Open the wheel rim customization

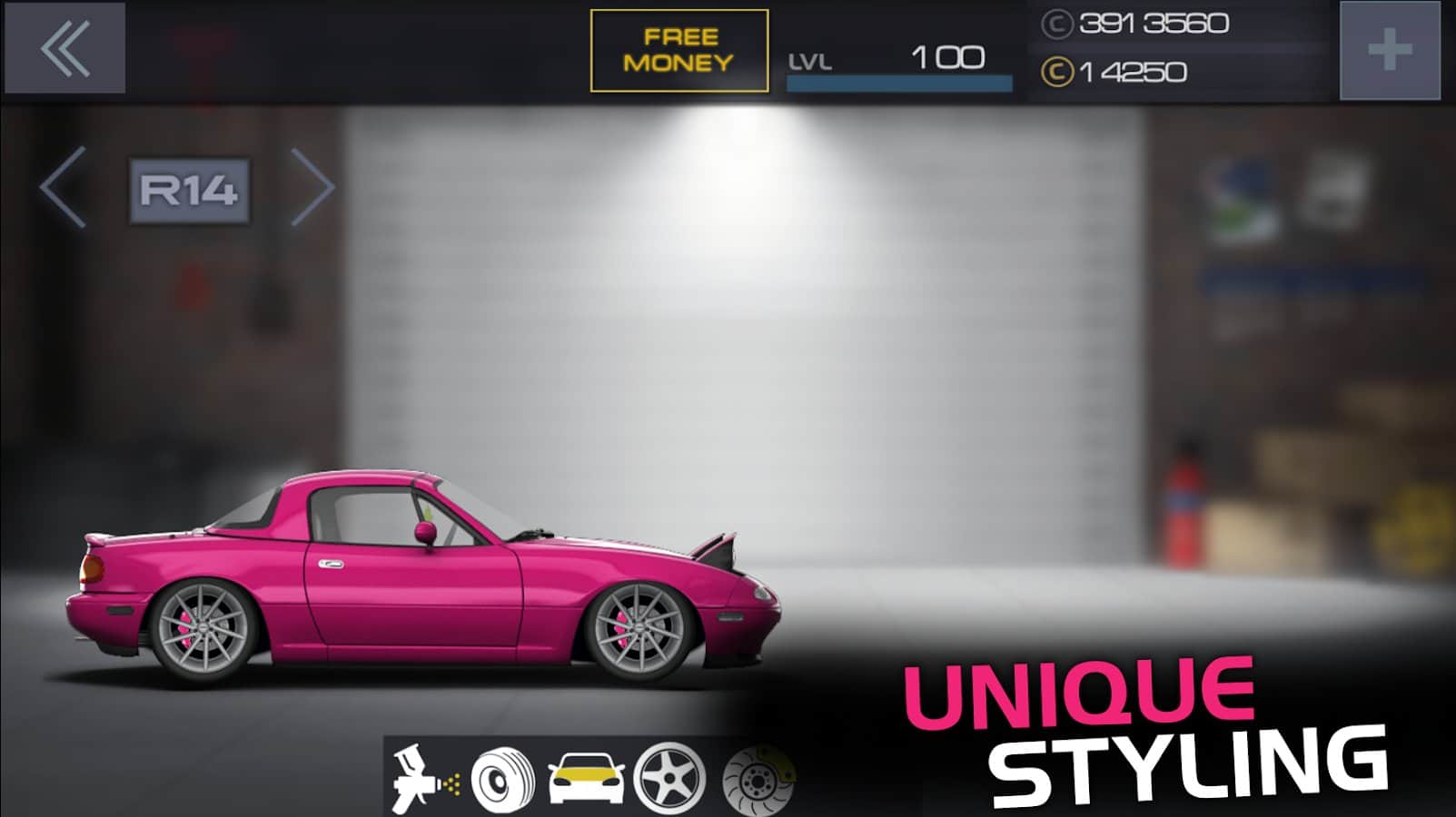tap(669, 778)
